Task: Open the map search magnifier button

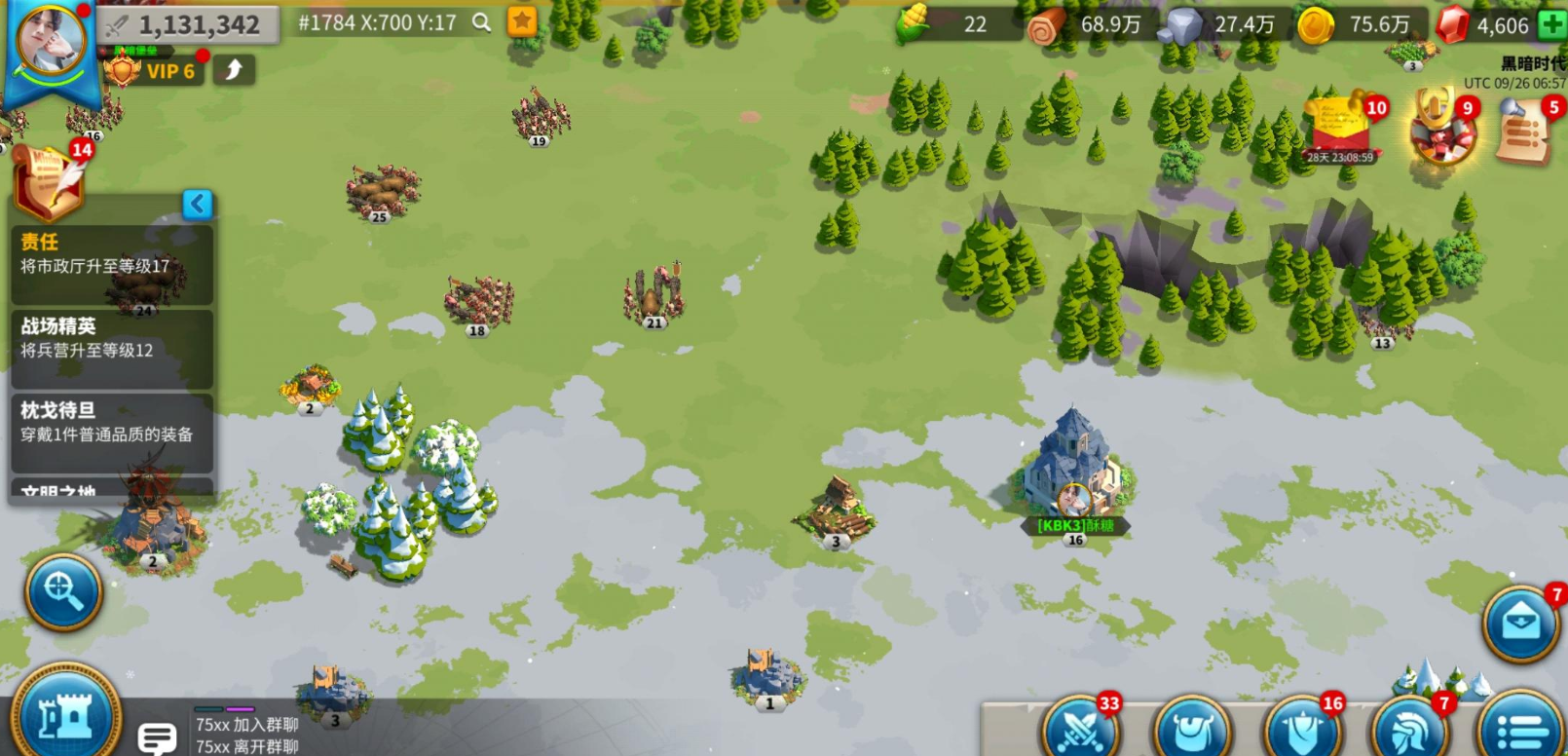Action: coord(63,591)
